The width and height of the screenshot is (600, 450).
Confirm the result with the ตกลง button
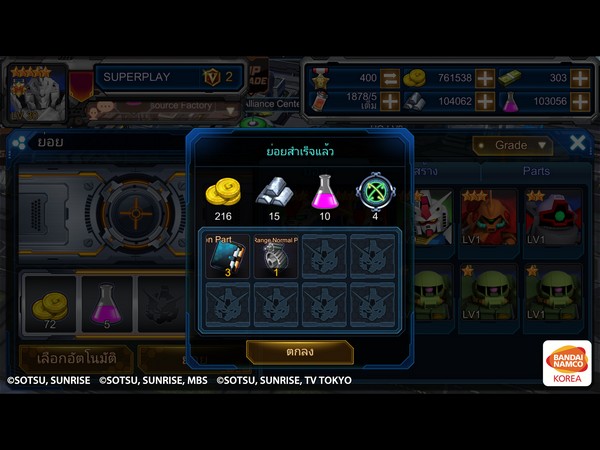click(299, 352)
